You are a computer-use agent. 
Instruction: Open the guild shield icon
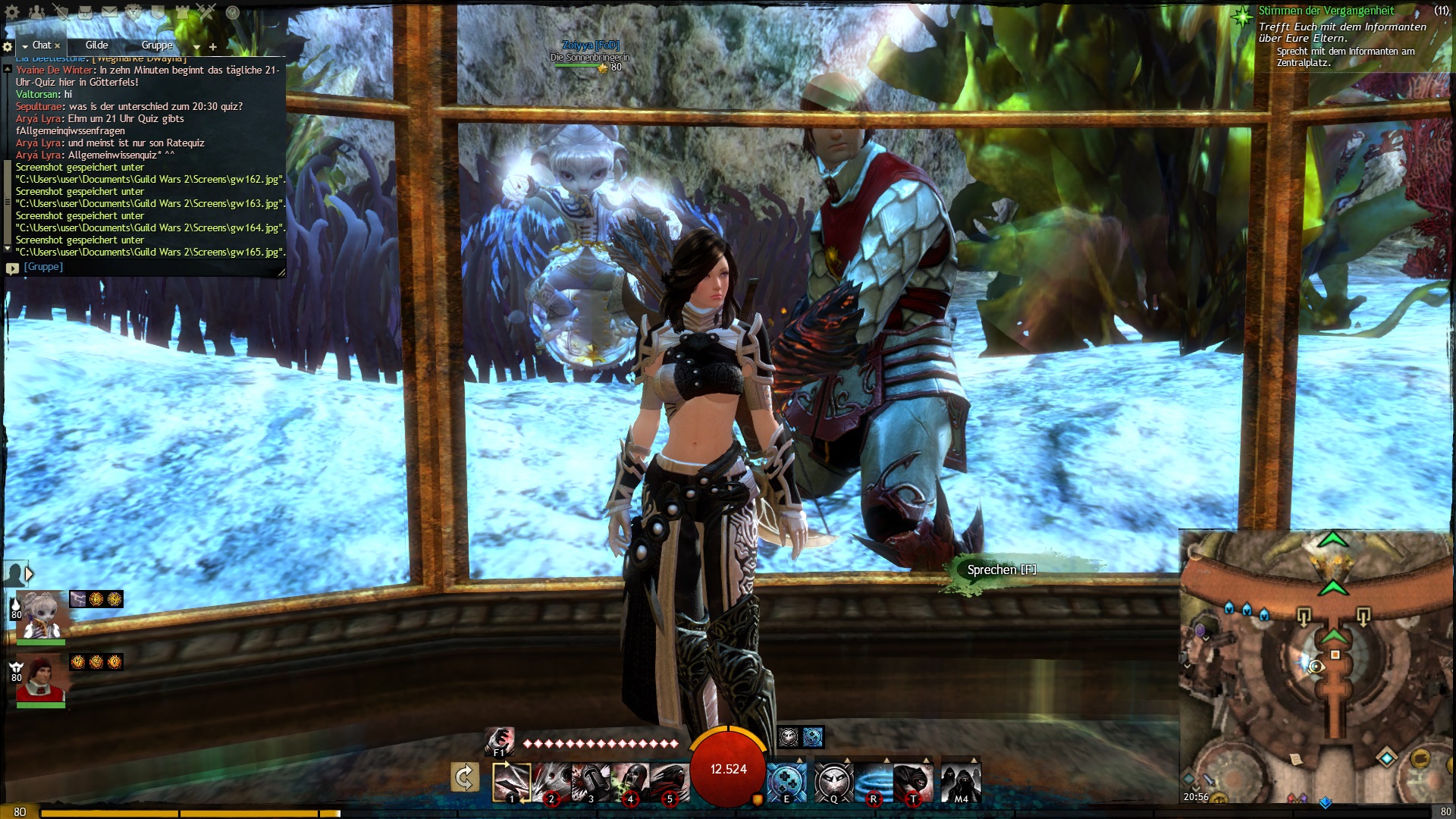(158, 12)
